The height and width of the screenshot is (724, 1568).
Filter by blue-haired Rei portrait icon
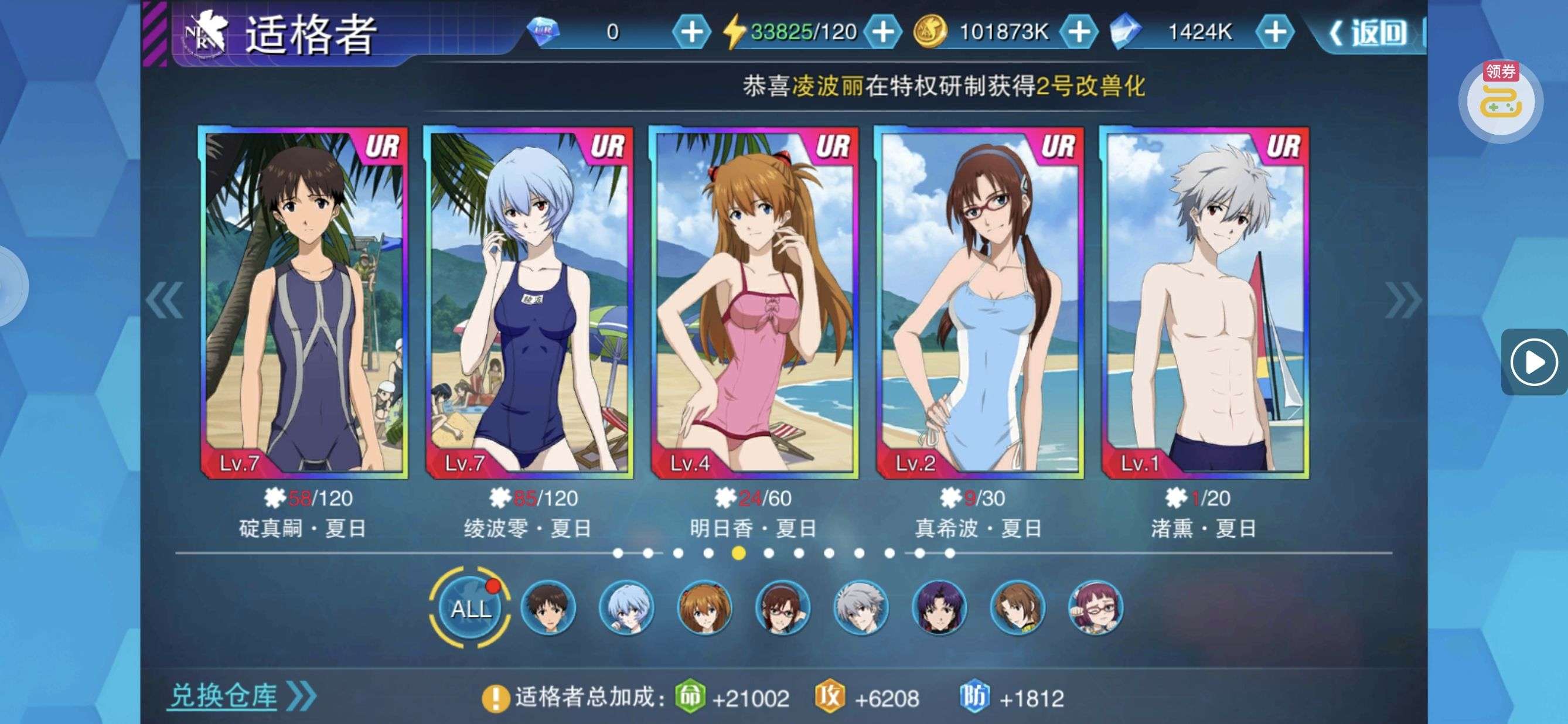click(x=626, y=608)
